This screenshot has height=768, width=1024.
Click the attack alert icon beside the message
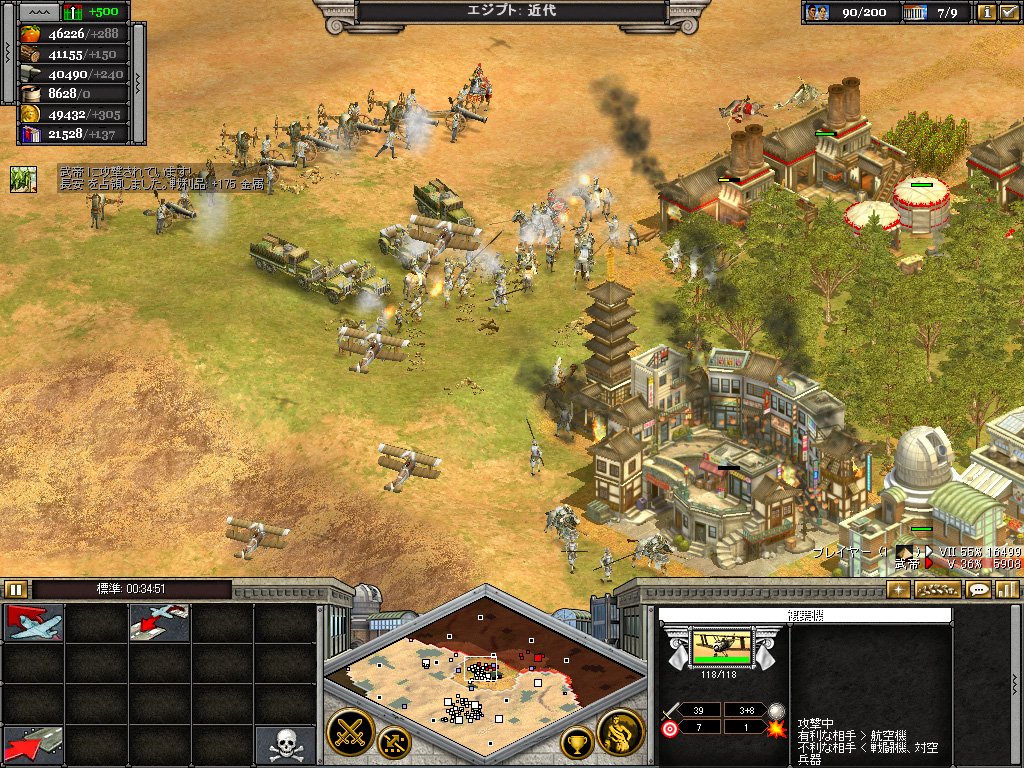coord(23,179)
